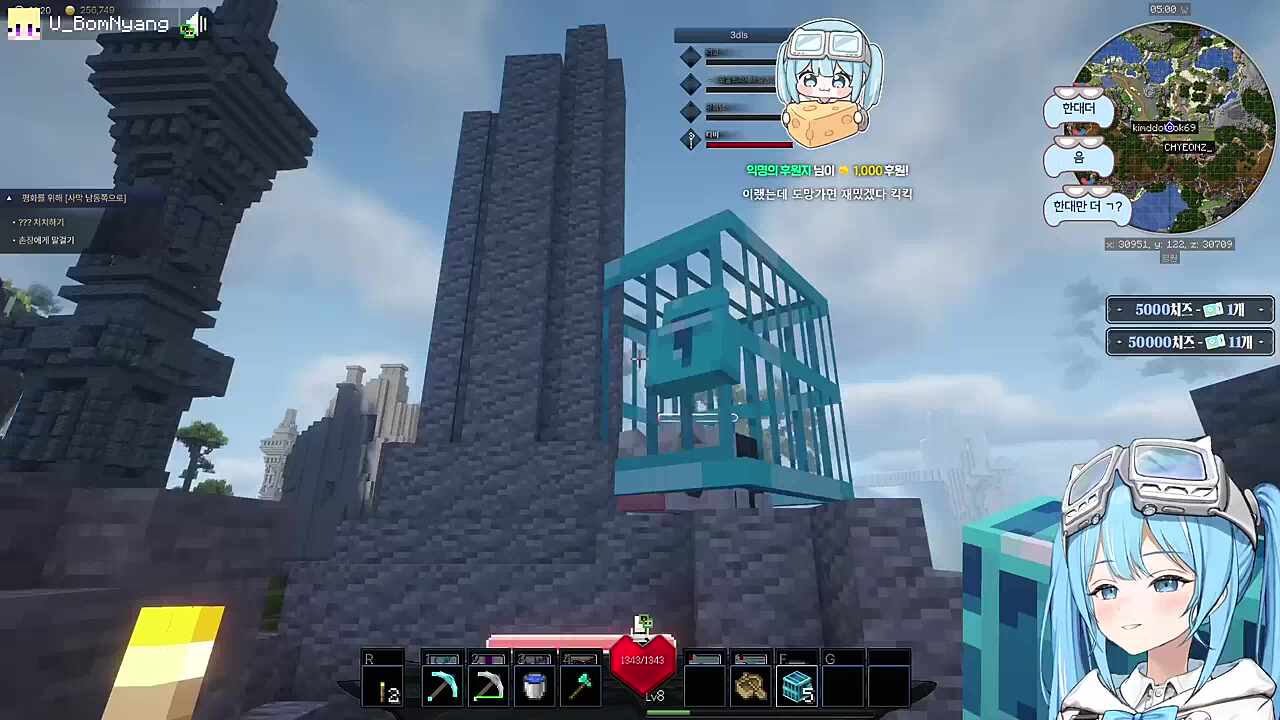Select the 3dls party panel header
The height and width of the screenshot is (720, 1280).
coord(738,35)
